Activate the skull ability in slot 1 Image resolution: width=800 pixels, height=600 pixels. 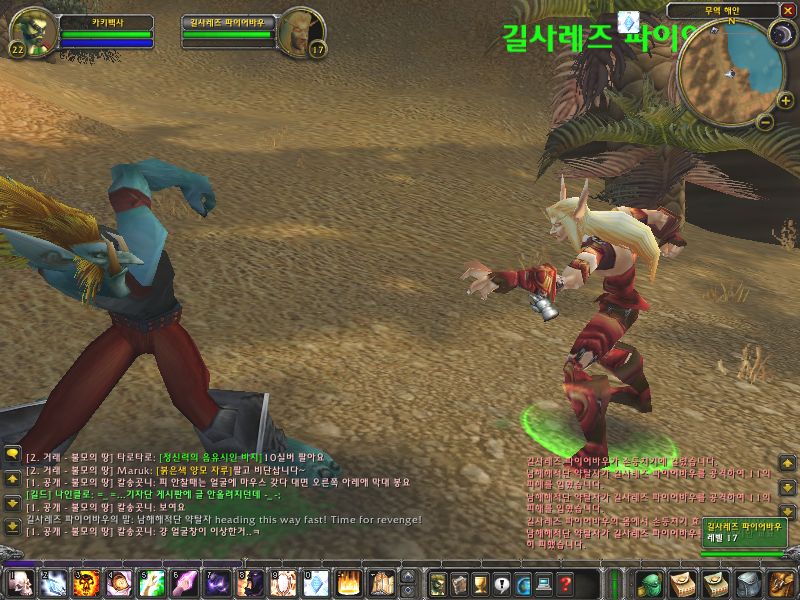[x=21, y=582]
